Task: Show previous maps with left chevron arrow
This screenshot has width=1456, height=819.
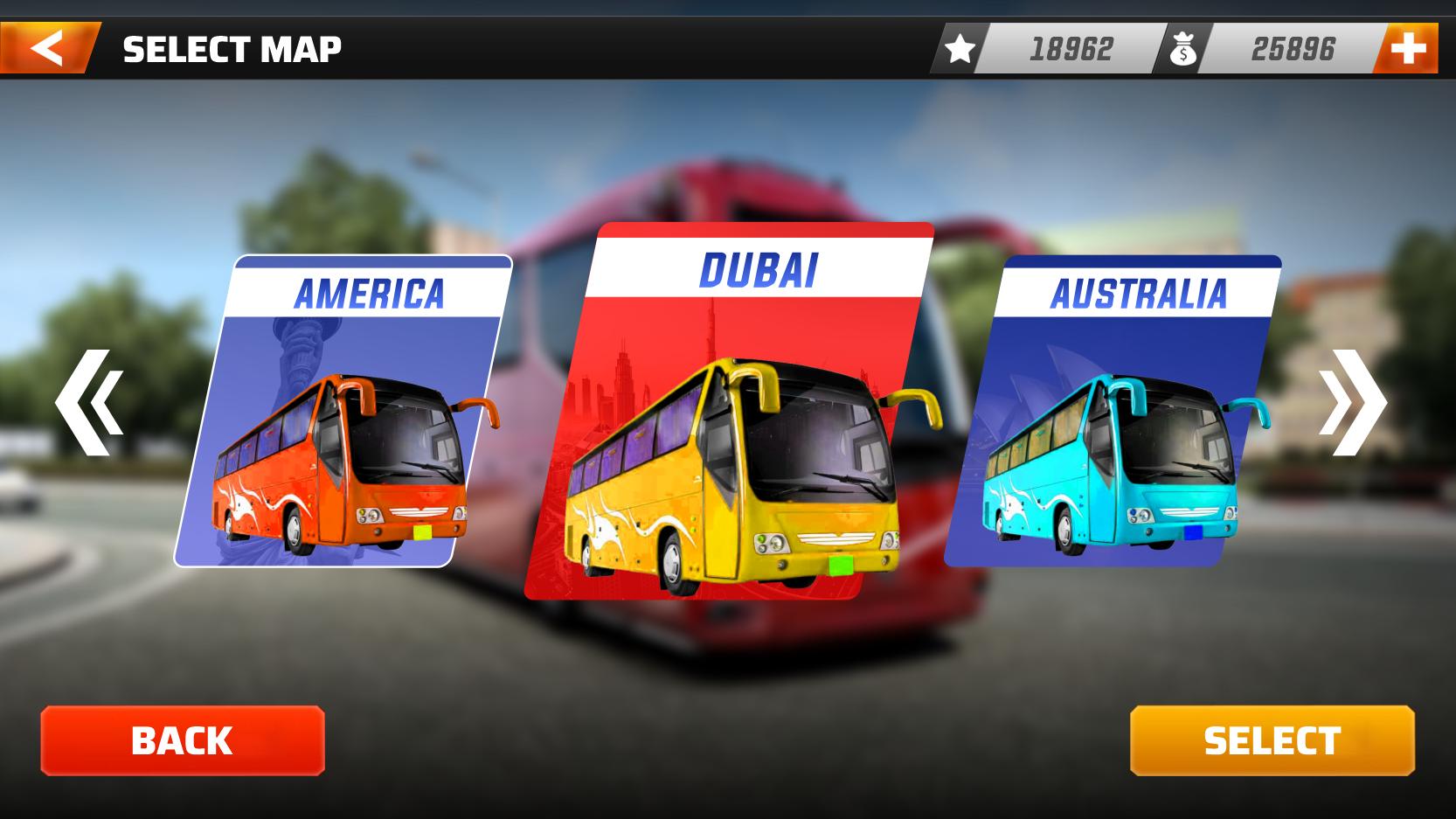Action: pyautogui.click(x=89, y=403)
